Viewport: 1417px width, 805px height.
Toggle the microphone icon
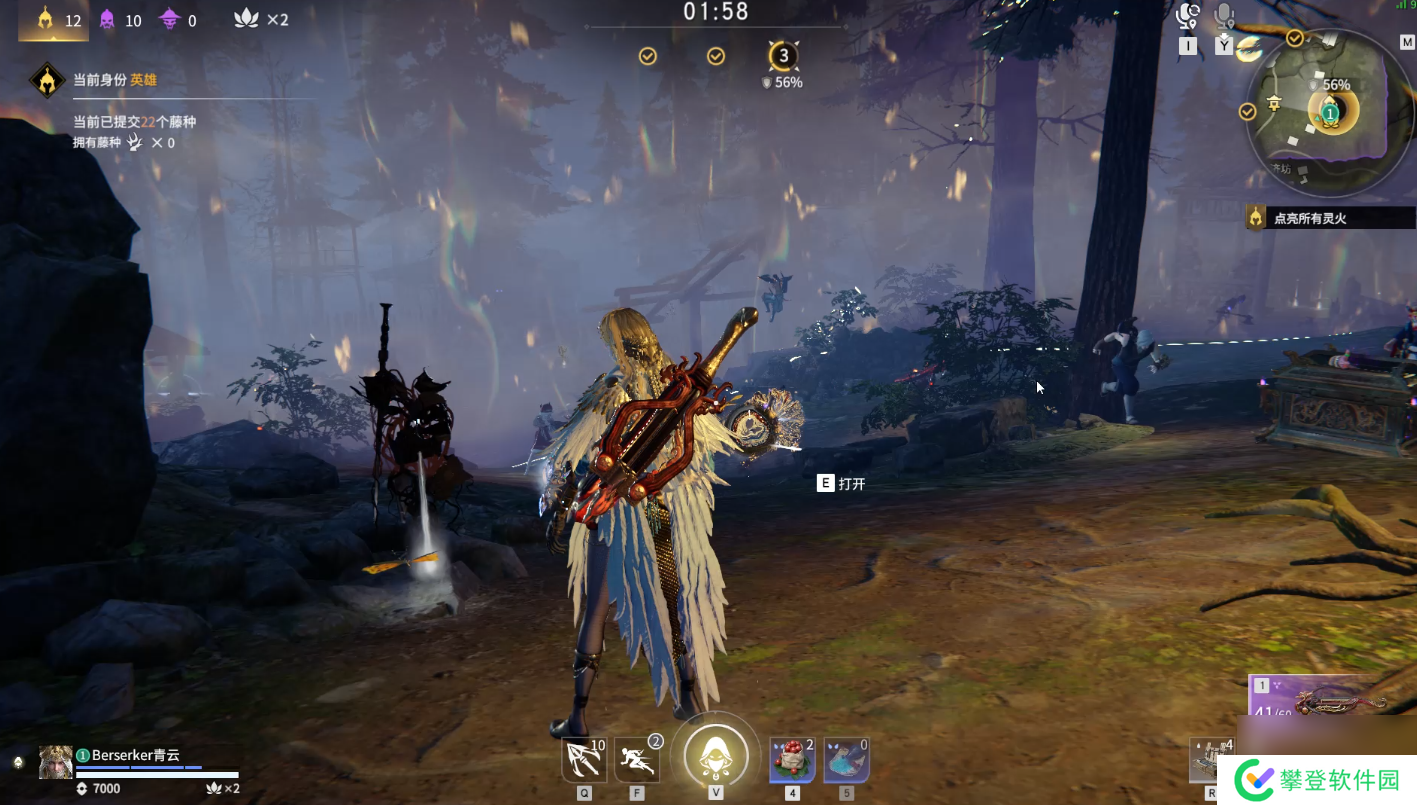point(1224,17)
